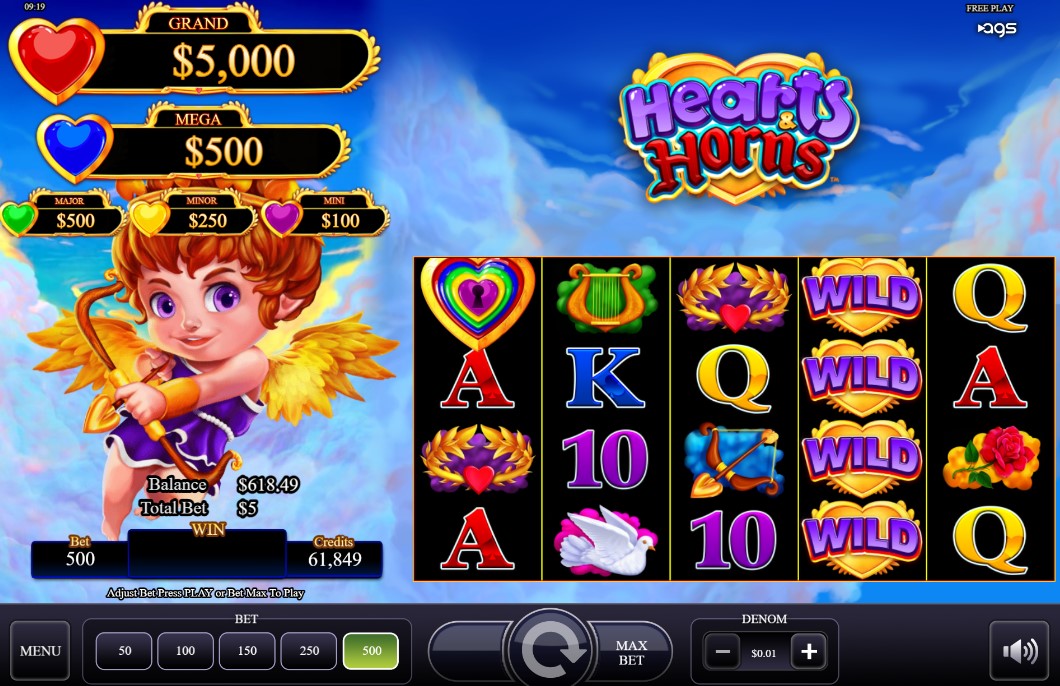Pick the 250 bet option
Viewport: 1060px width, 686px height.
tap(309, 651)
